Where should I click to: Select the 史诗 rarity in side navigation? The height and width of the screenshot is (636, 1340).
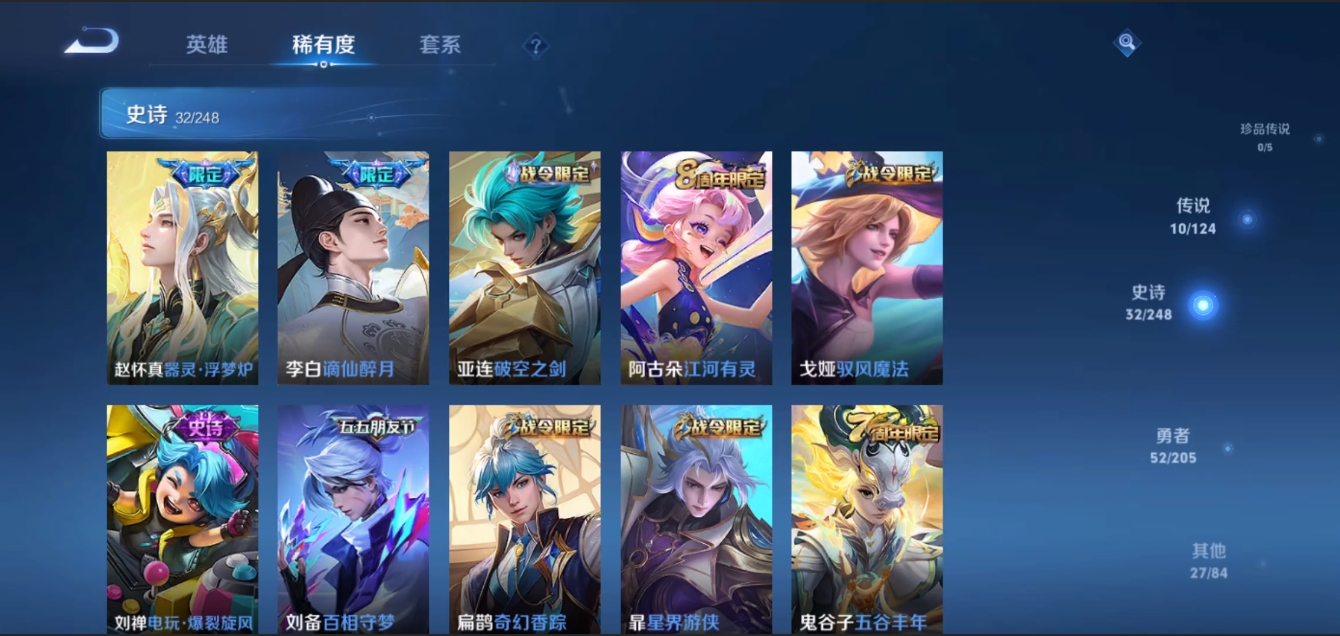pos(1150,301)
